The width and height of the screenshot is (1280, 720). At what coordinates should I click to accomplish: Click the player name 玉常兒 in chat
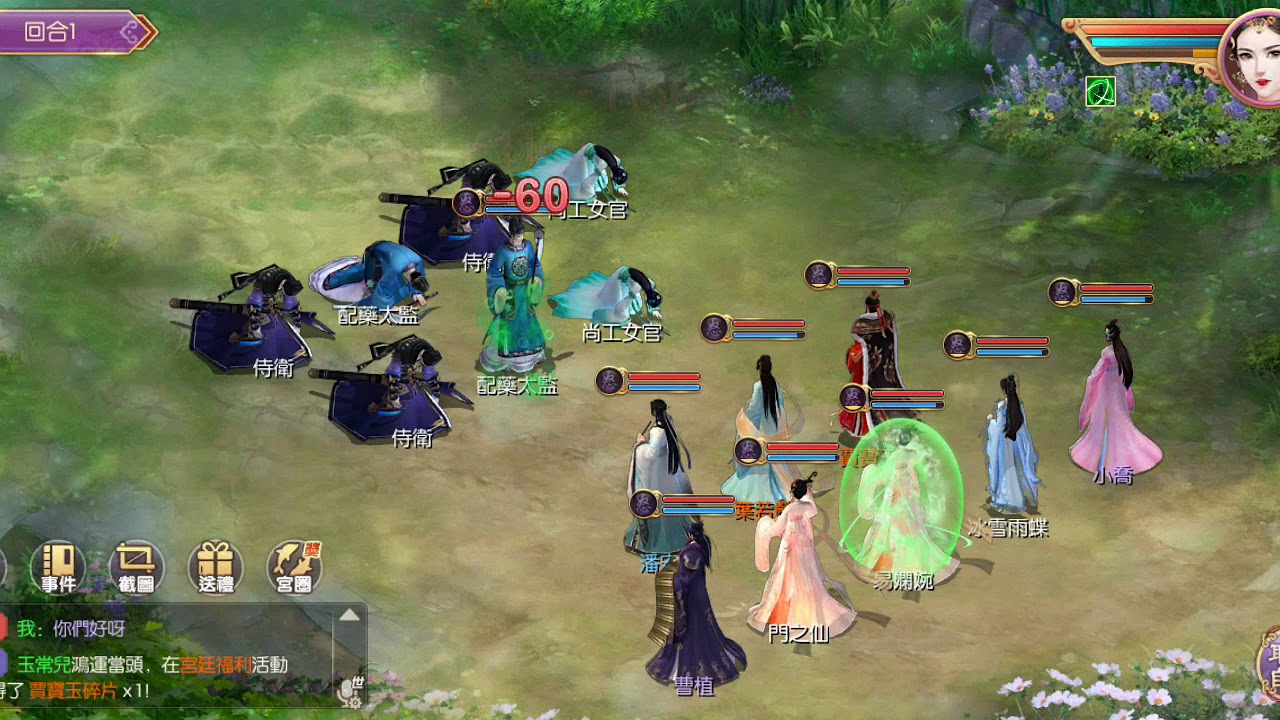[43, 664]
